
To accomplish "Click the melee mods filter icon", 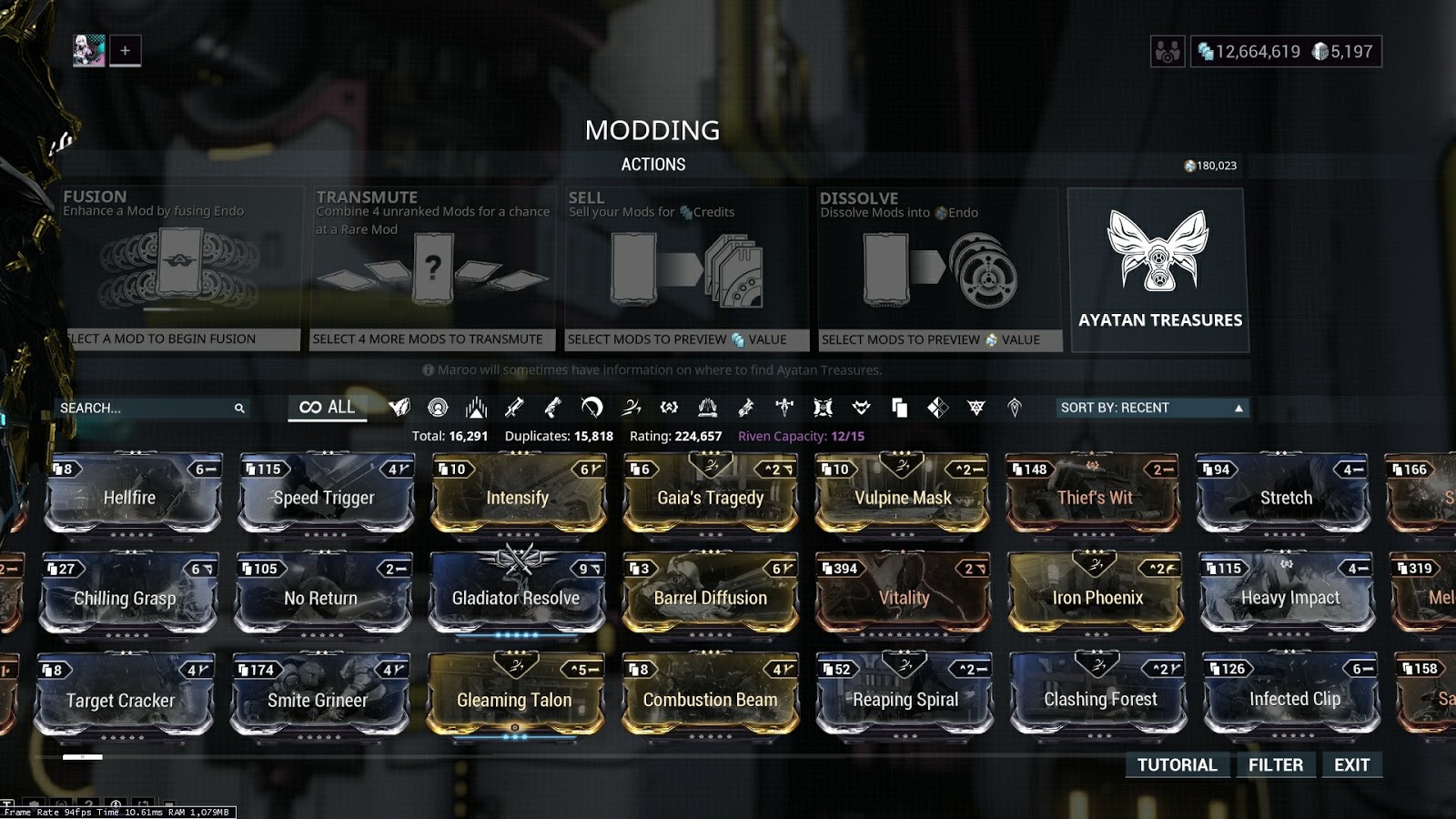I will 591,409.
